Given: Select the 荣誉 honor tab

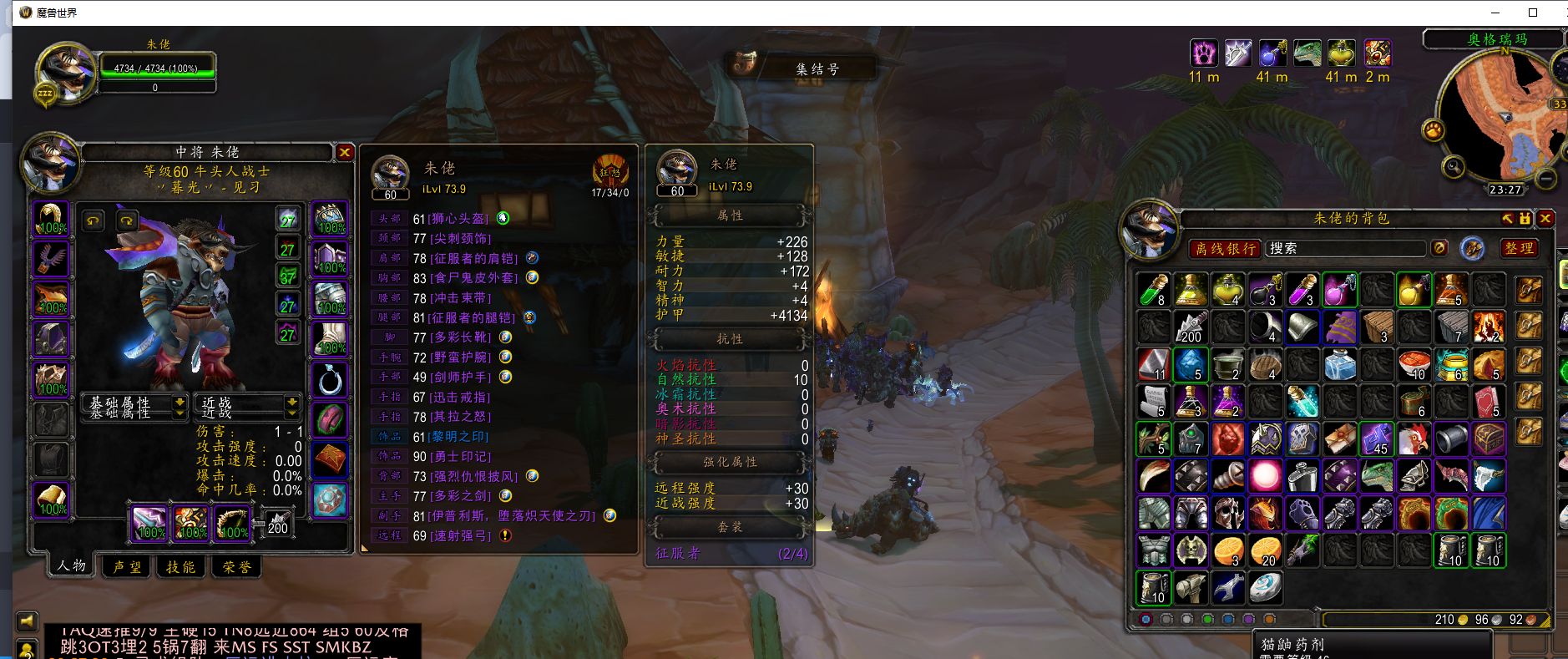Looking at the screenshot, I should pos(237,566).
